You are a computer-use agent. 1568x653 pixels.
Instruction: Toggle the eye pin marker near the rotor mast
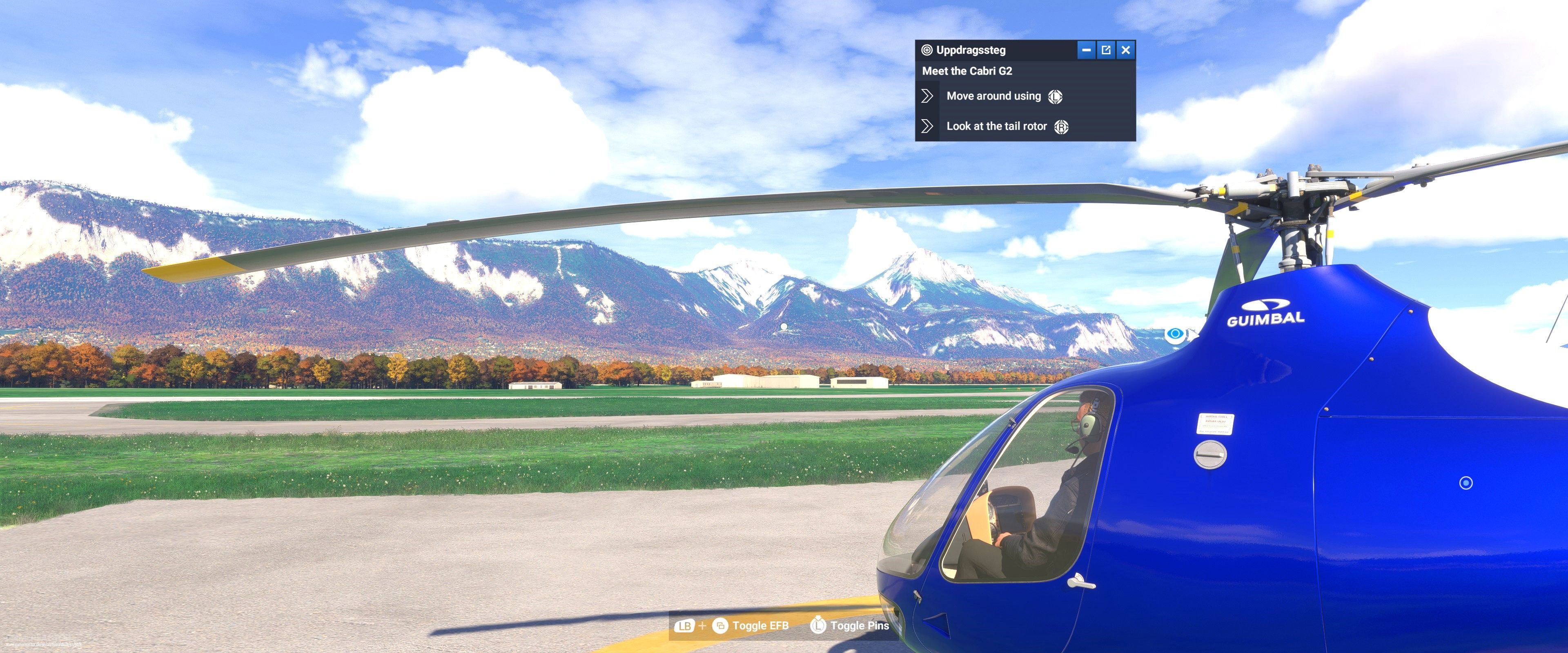tap(1175, 334)
